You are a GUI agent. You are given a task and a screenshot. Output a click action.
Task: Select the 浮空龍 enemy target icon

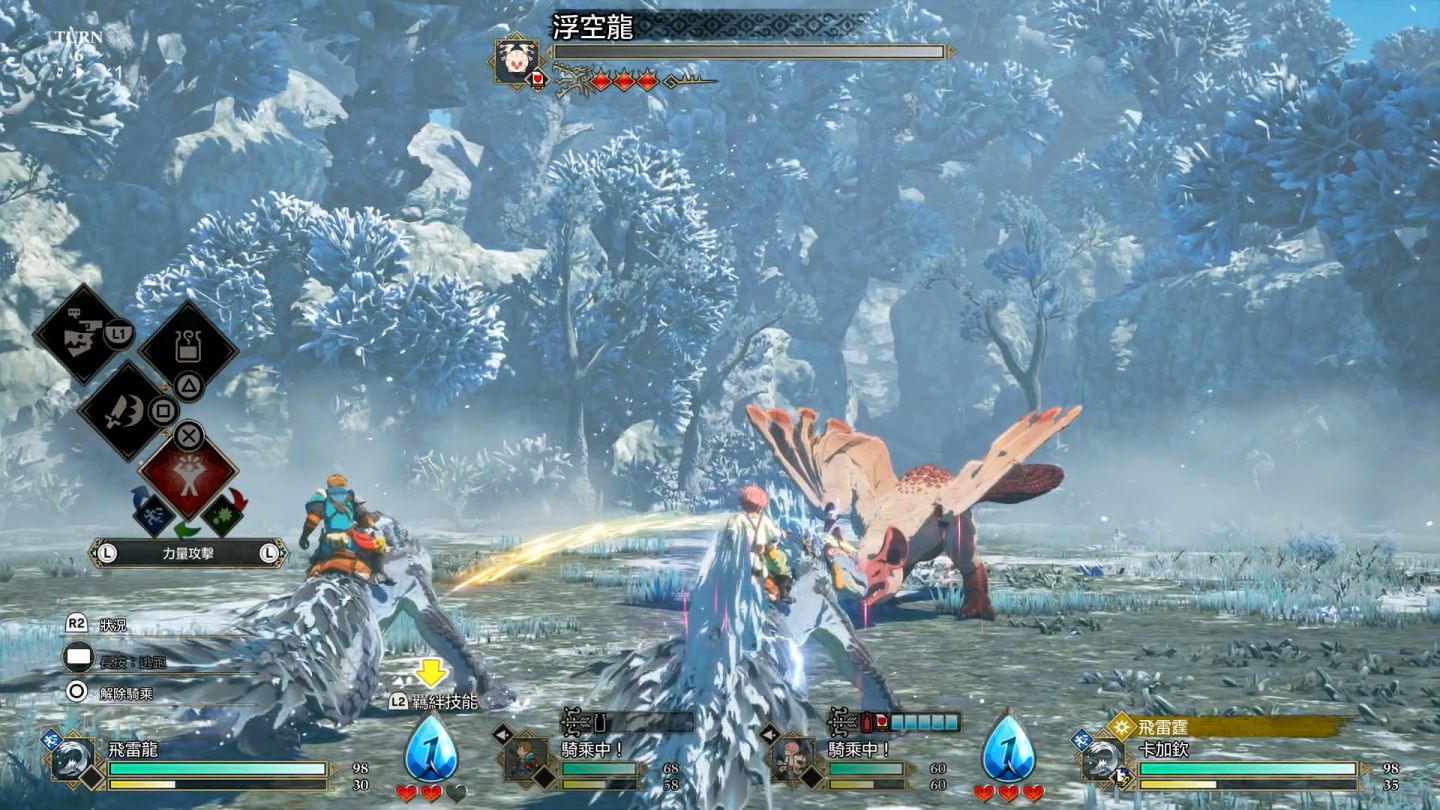516,61
